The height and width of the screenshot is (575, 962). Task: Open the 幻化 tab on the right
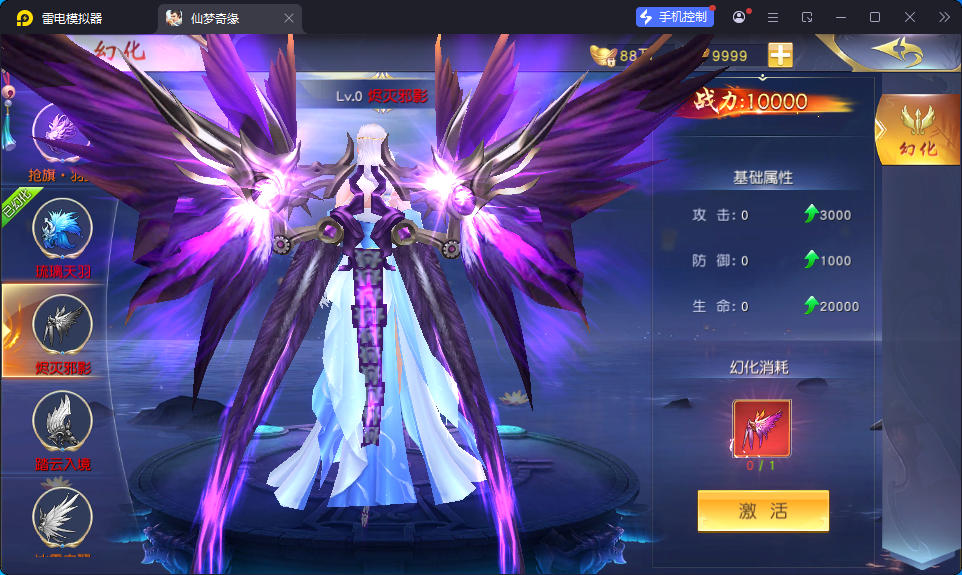coord(918,129)
